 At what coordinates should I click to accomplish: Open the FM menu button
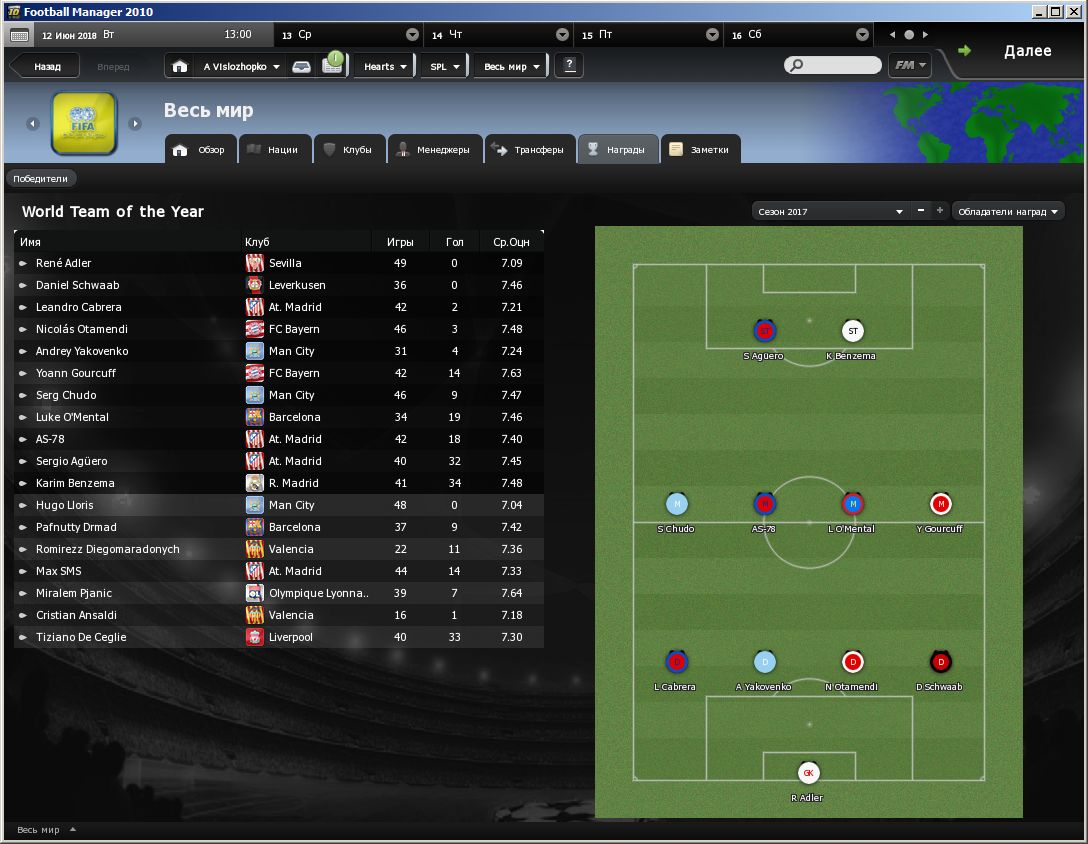pos(909,65)
